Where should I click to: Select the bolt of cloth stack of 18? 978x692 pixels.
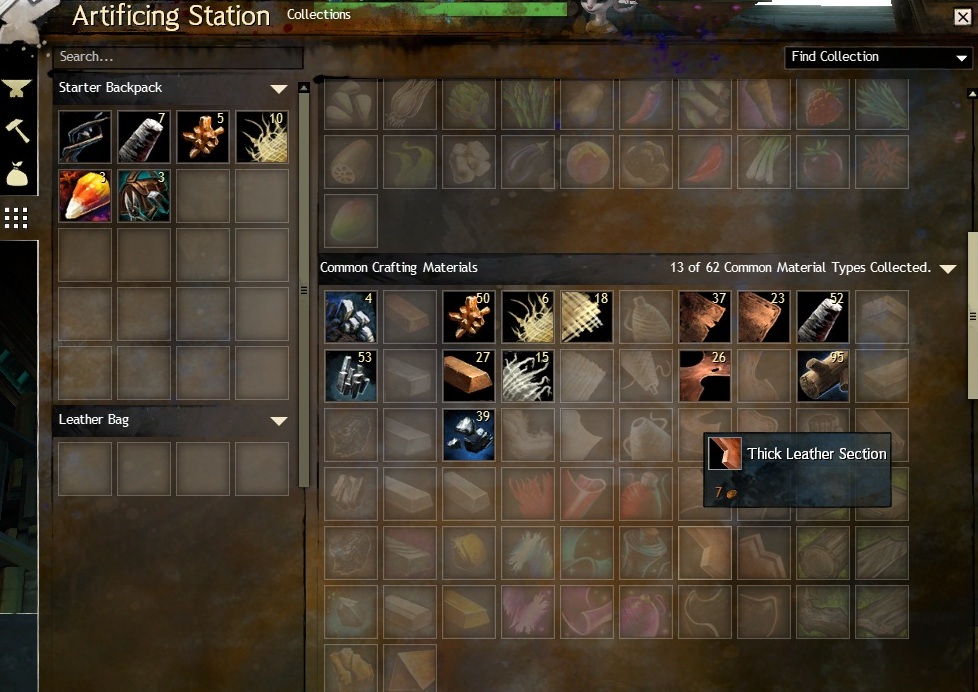[x=587, y=316]
